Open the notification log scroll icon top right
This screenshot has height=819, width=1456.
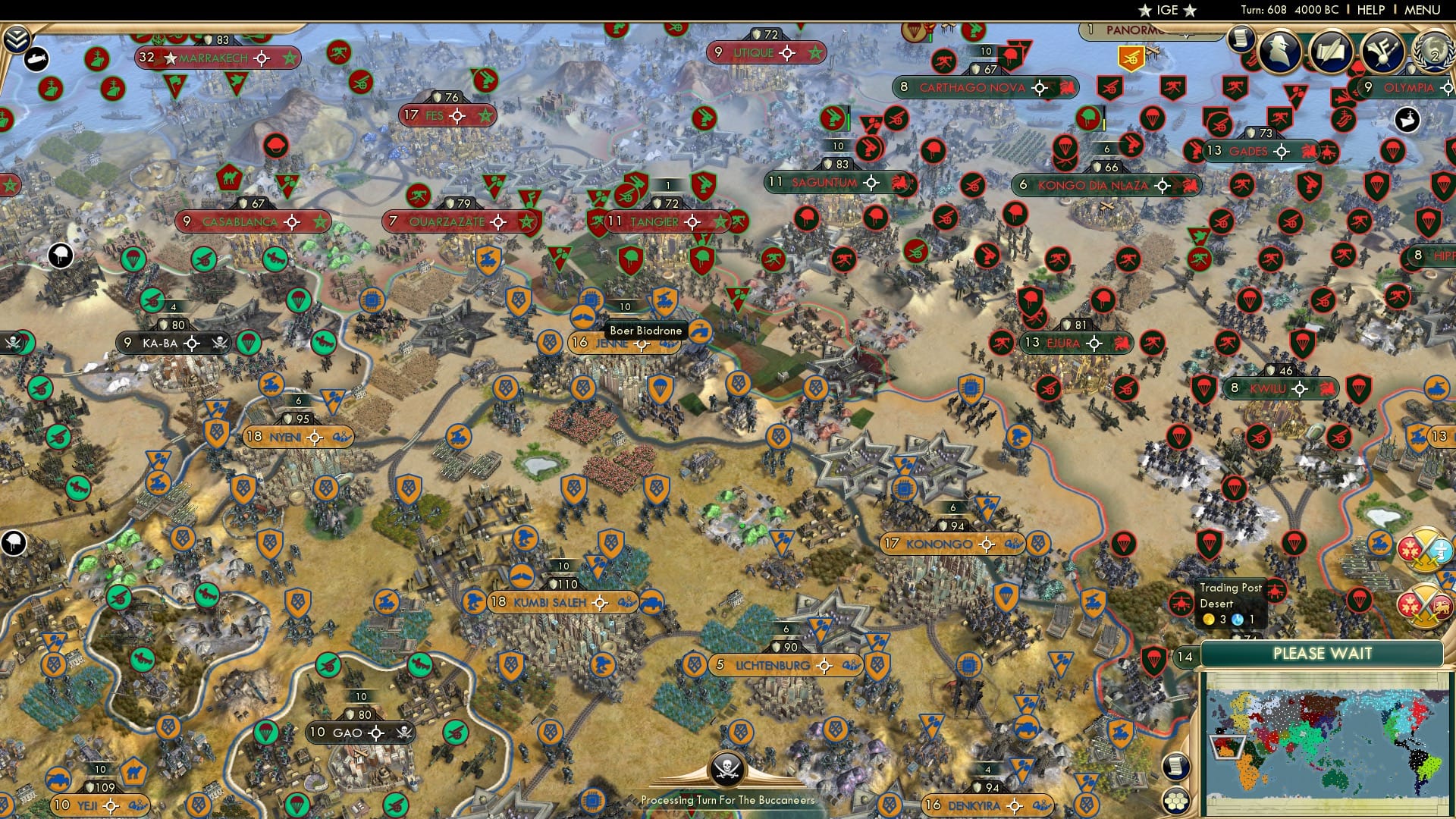click(1241, 42)
